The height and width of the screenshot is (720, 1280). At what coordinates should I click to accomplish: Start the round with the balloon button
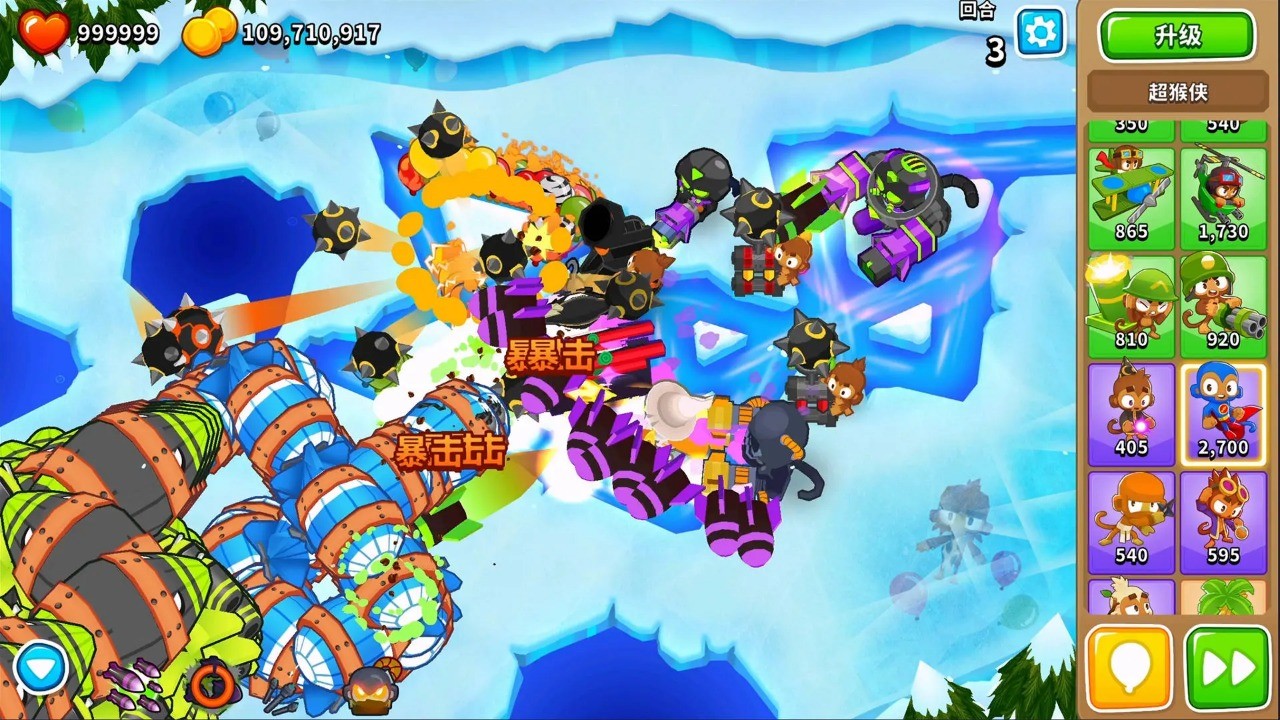coord(1131,665)
